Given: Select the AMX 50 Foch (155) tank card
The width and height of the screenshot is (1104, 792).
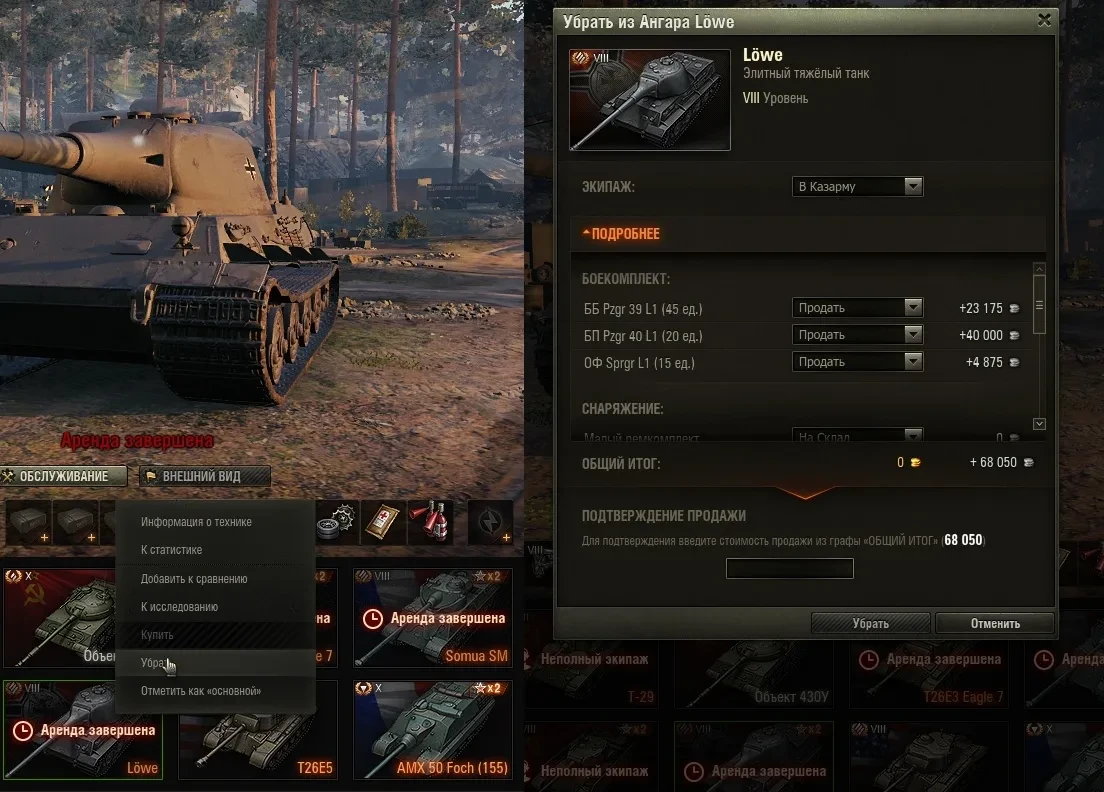Looking at the screenshot, I should [x=432, y=730].
